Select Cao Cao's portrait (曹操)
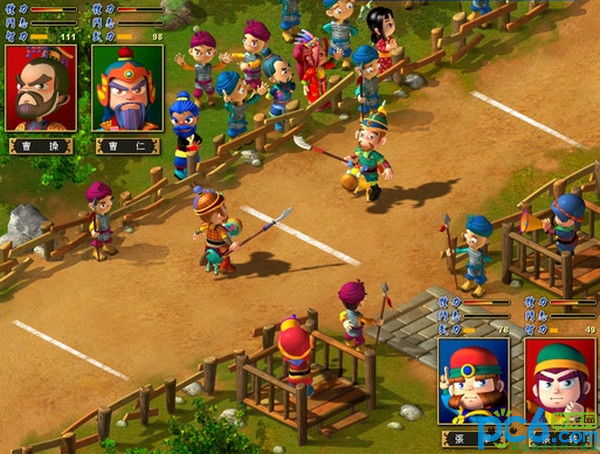The height and width of the screenshot is (454, 600). tap(41, 88)
